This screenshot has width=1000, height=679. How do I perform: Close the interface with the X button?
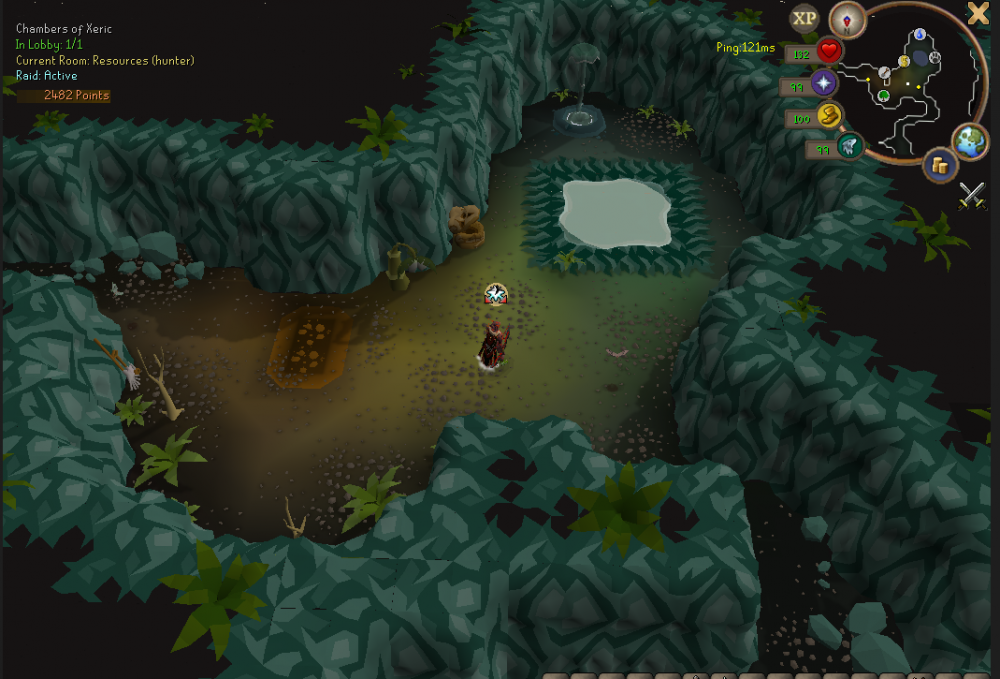977,13
